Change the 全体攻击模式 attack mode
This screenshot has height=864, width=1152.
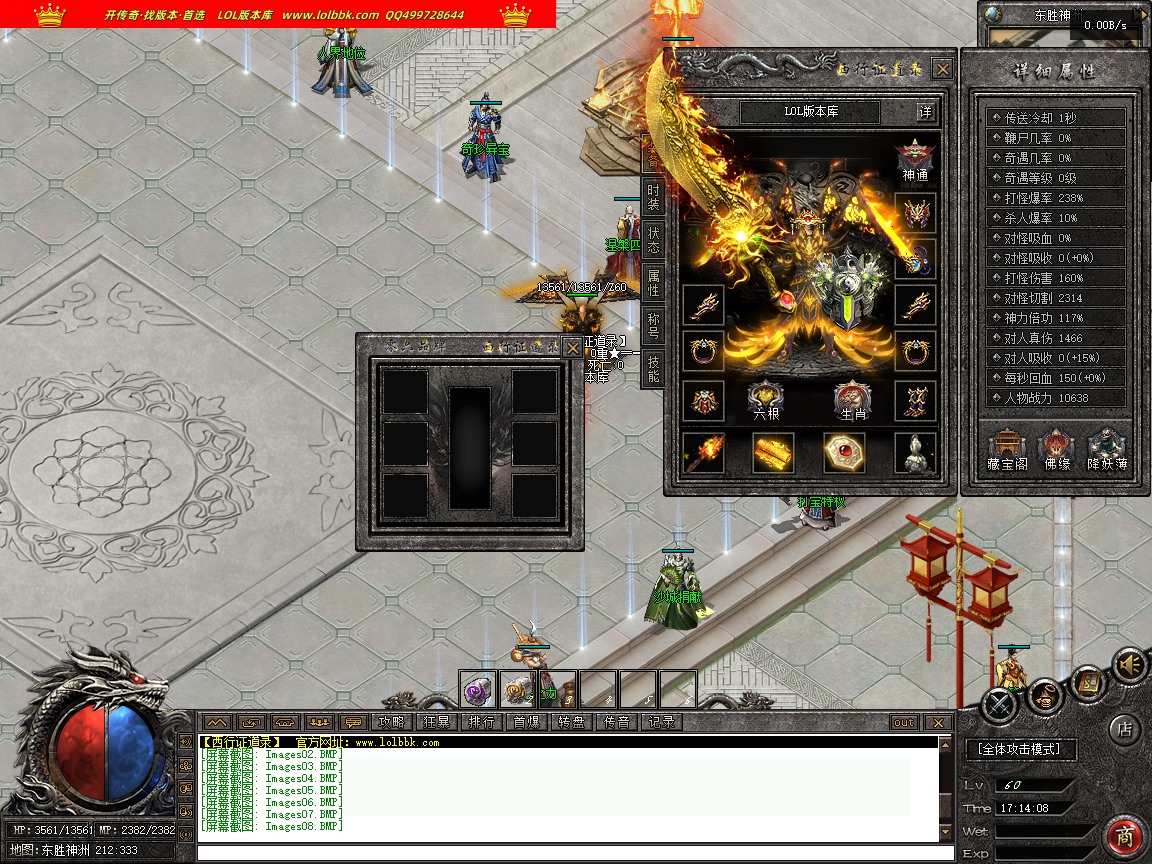pyautogui.click(x=1020, y=748)
